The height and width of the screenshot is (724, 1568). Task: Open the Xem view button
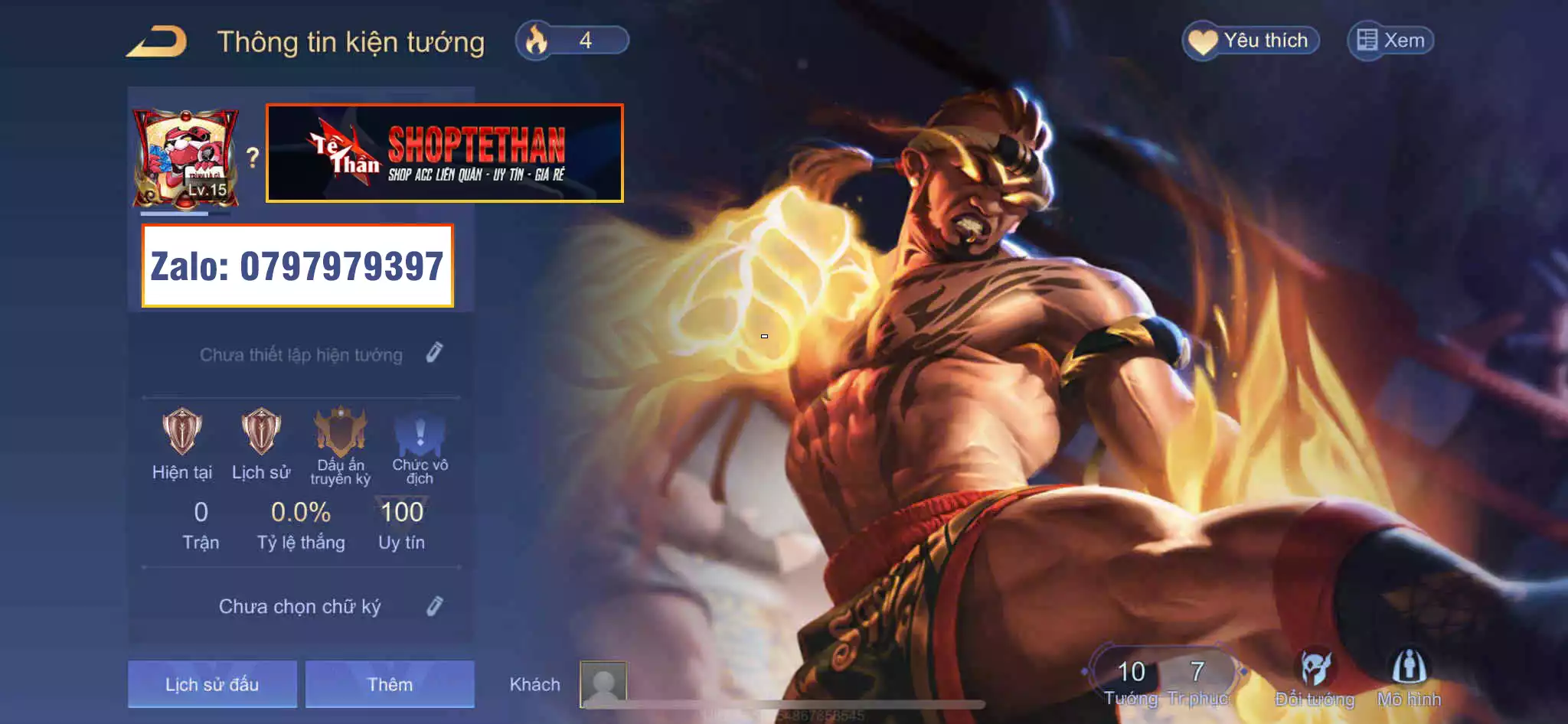tap(1390, 41)
